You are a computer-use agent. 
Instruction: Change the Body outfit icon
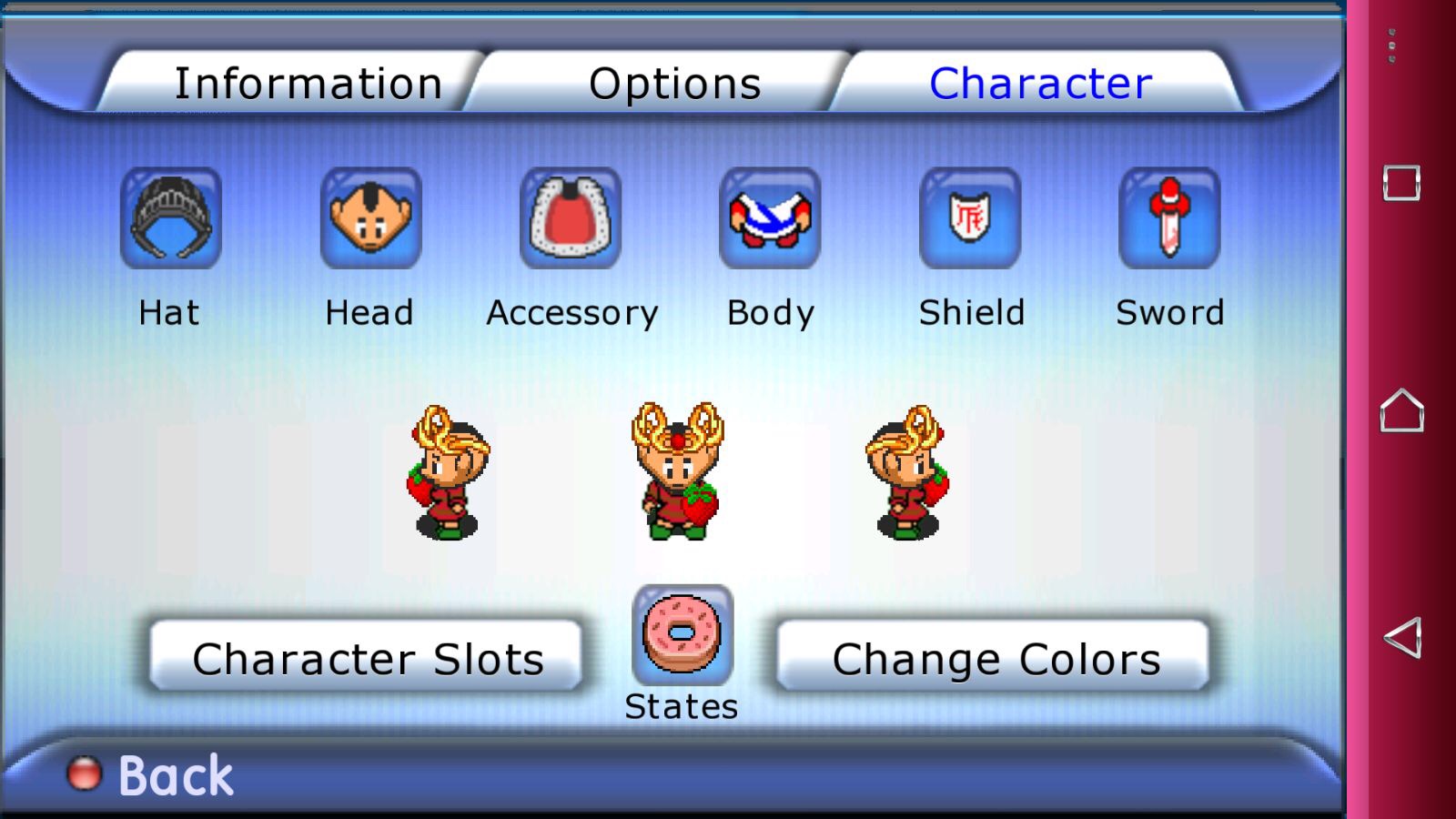pos(770,218)
